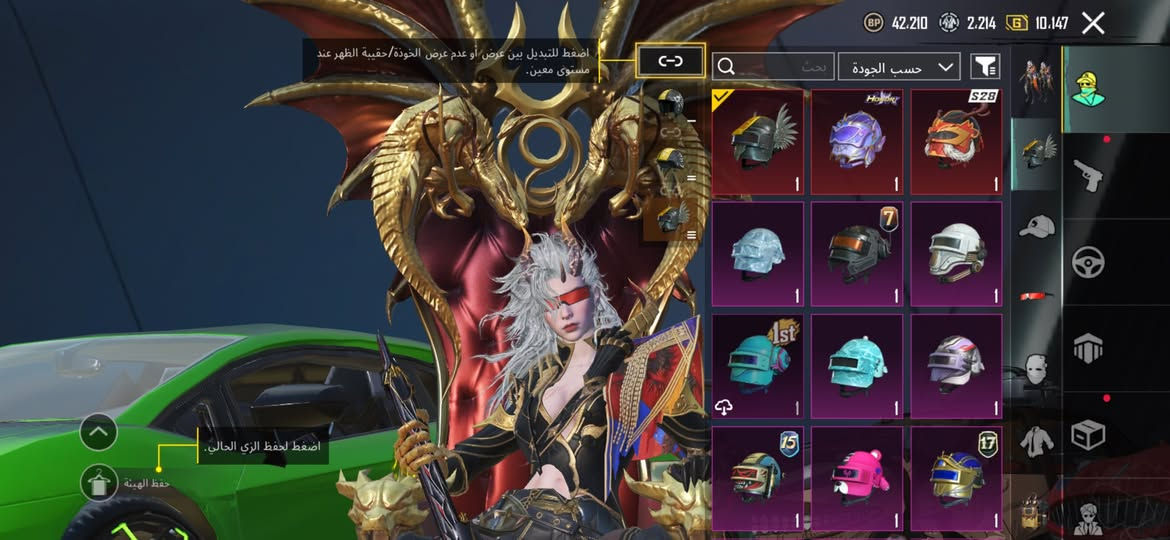The height and width of the screenshot is (540, 1170).
Task: Expand the up-arrow button above save outfit
Action: click(x=99, y=432)
